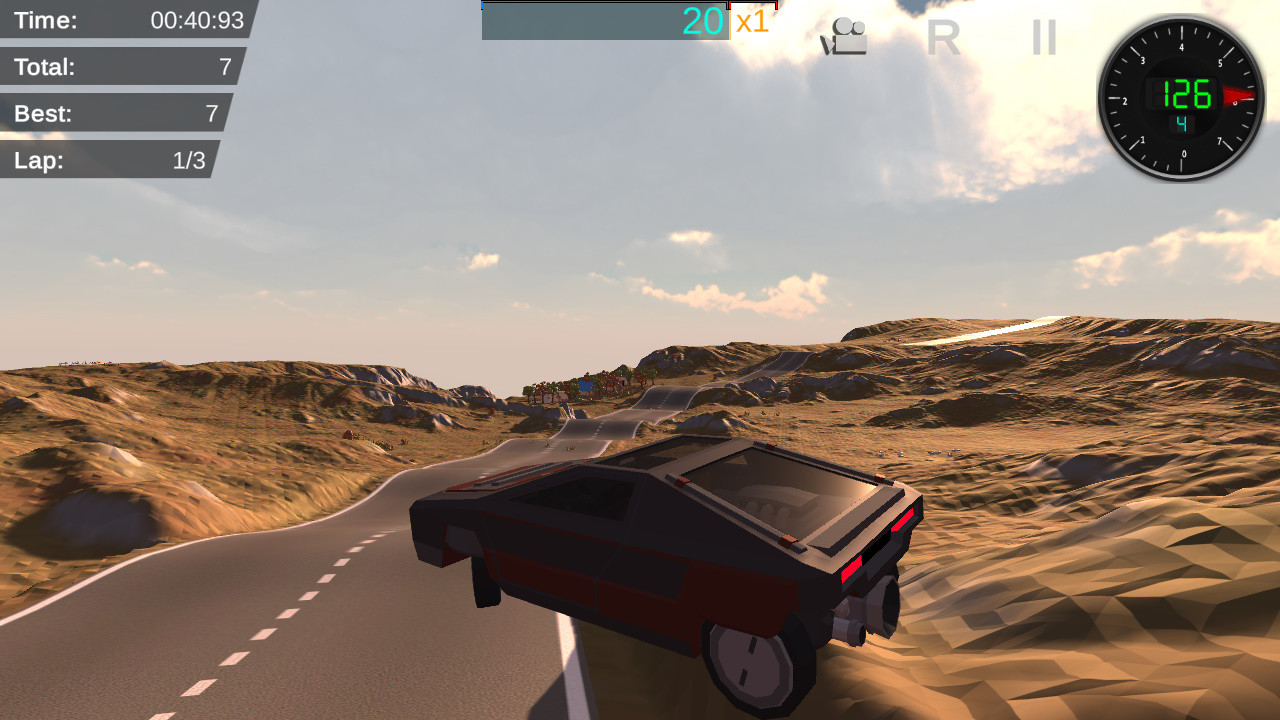
Task: Select the Total score label
Action: click(45, 67)
